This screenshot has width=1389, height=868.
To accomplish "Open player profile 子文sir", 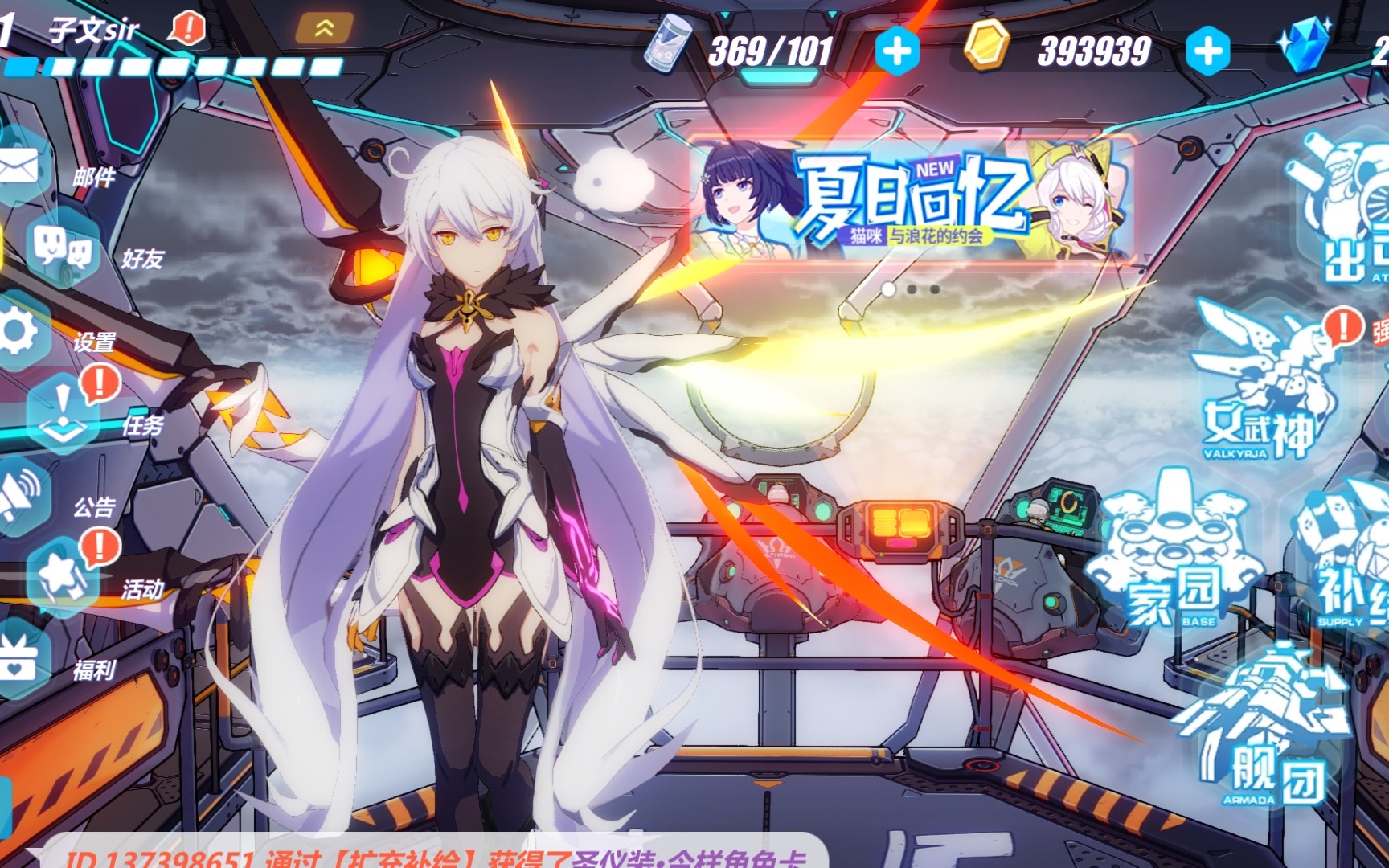I will tap(95, 32).
